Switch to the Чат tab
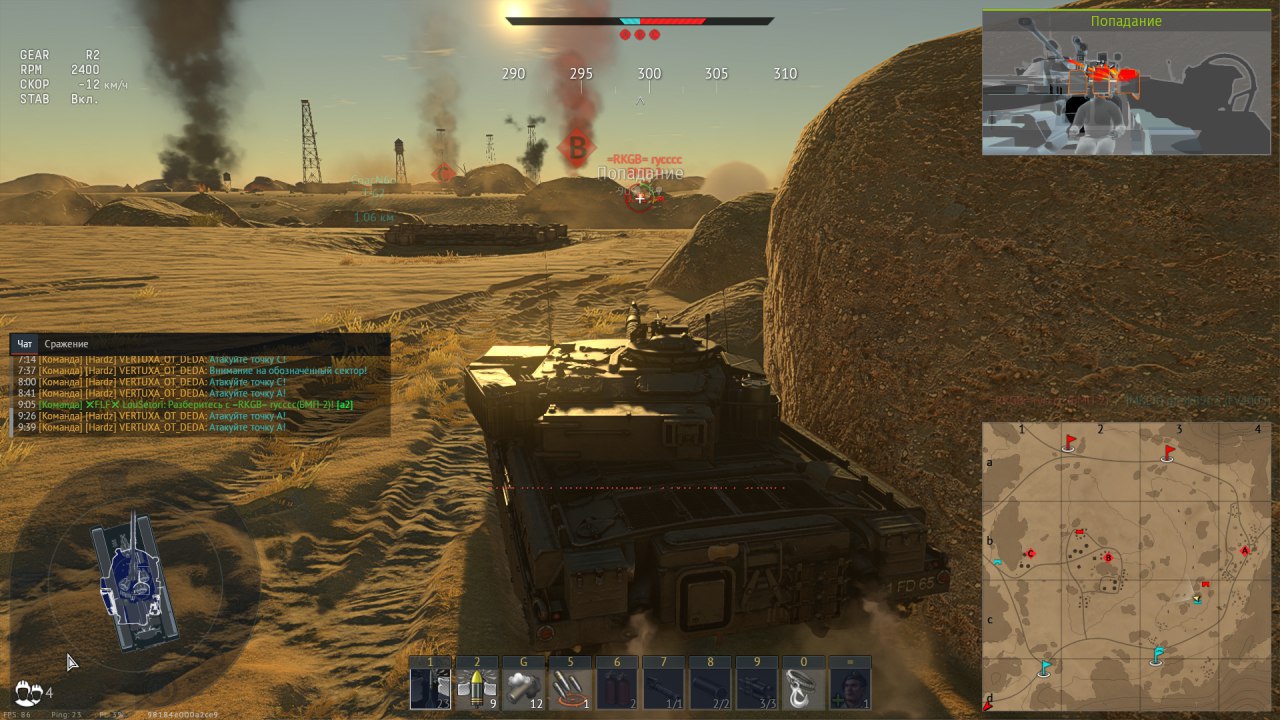Viewport: 1280px width, 720px height. point(25,344)
